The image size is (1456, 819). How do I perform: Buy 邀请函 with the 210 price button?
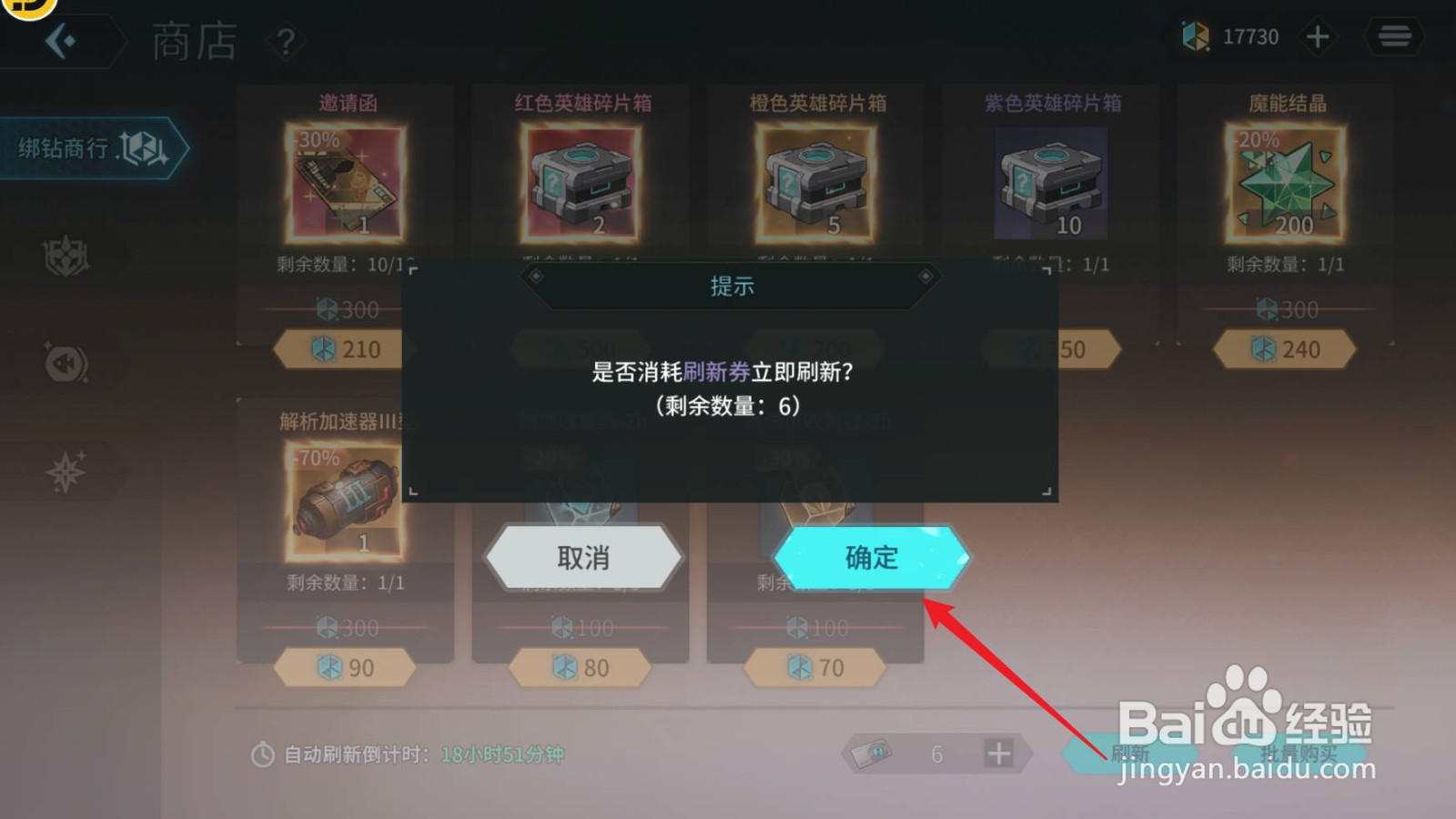(344, 349)
